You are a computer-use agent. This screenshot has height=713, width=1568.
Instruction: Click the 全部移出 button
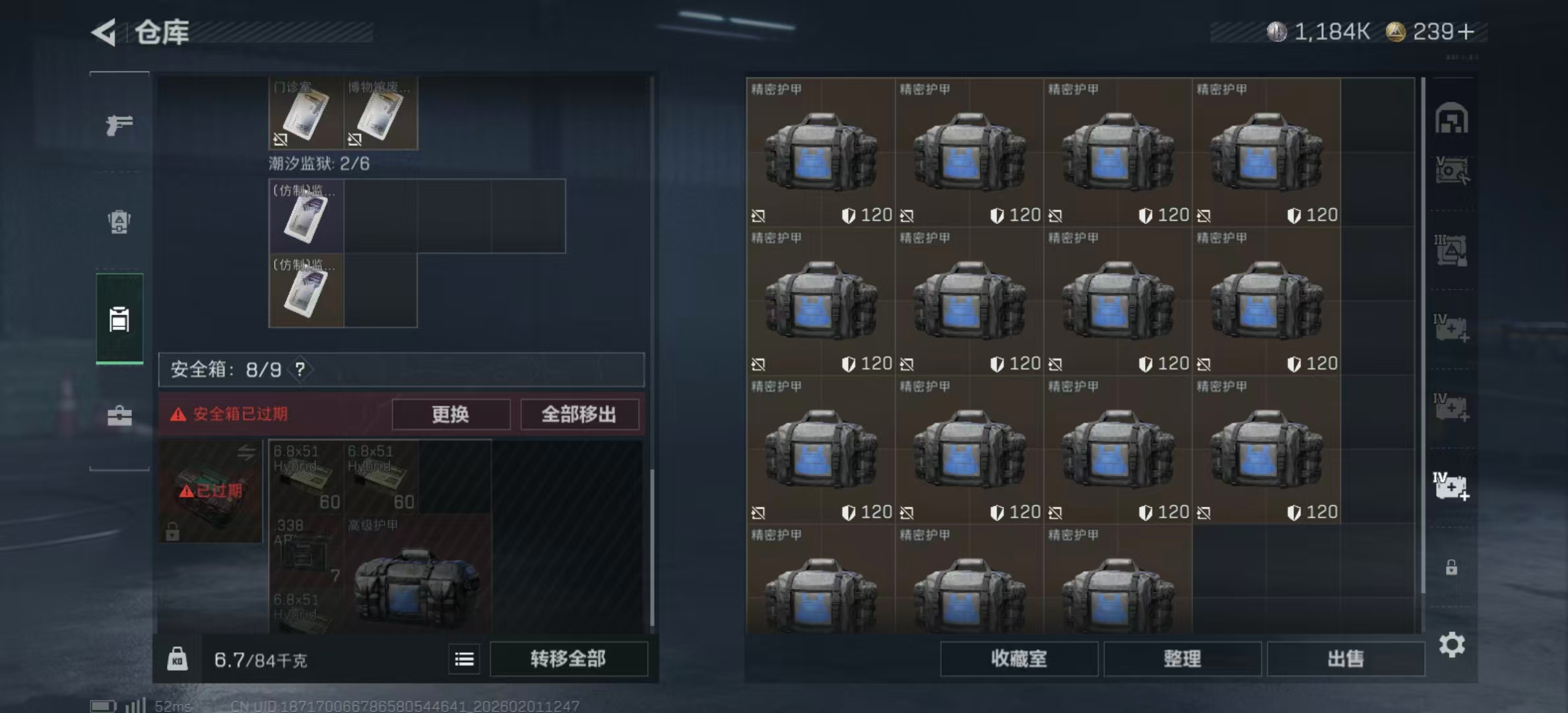(x=579, y=415)
